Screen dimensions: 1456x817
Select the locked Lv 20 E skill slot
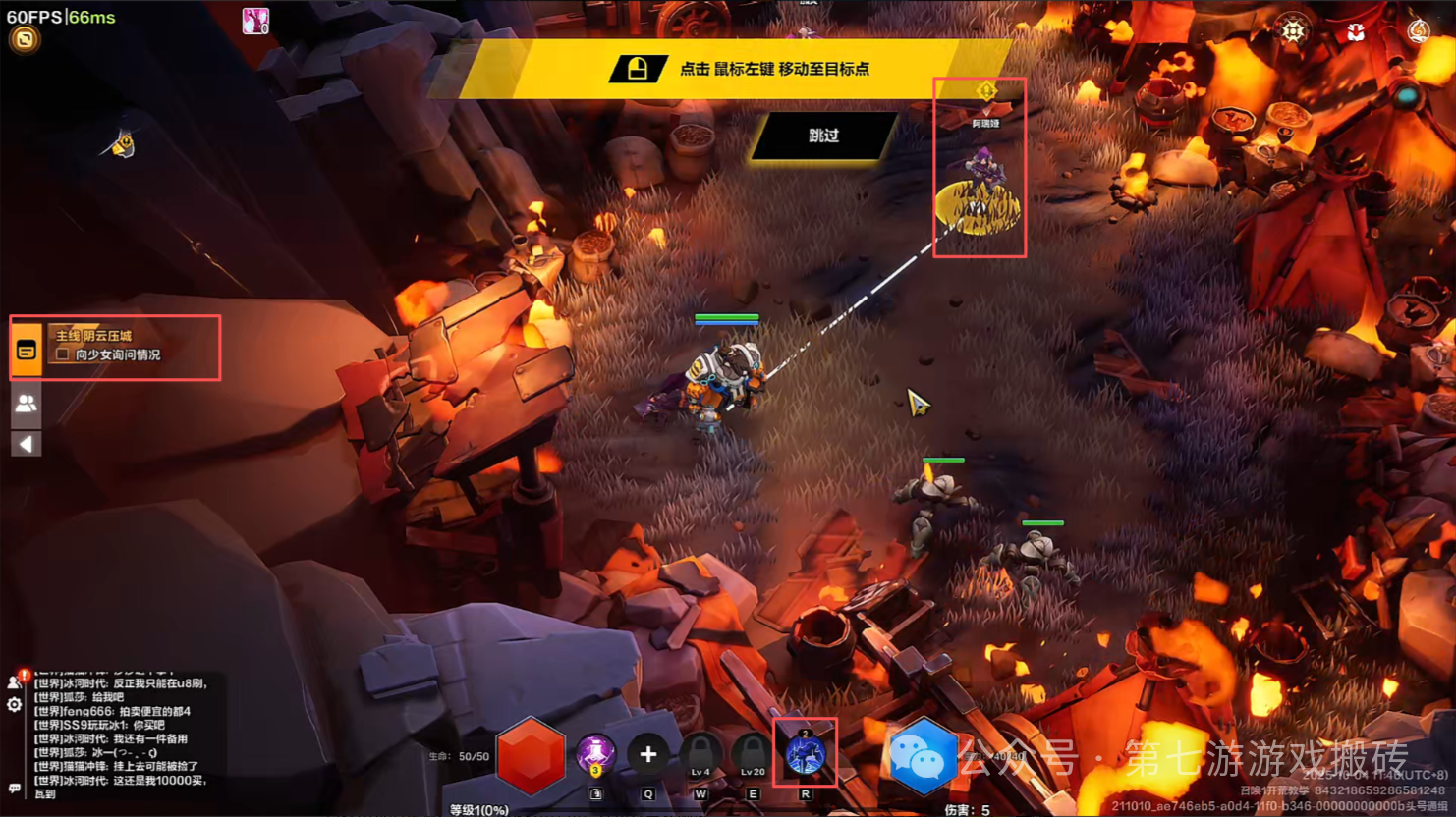[x=753, y=754]
